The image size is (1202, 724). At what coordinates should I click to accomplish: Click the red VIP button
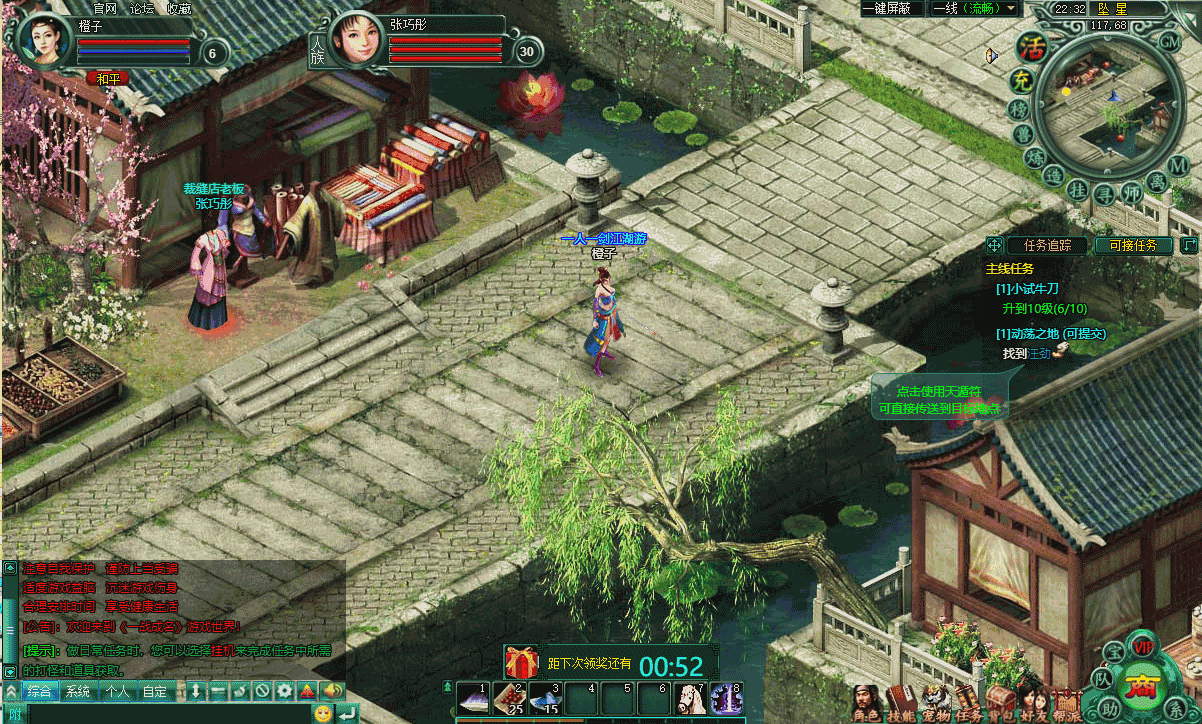point(1144,648)
